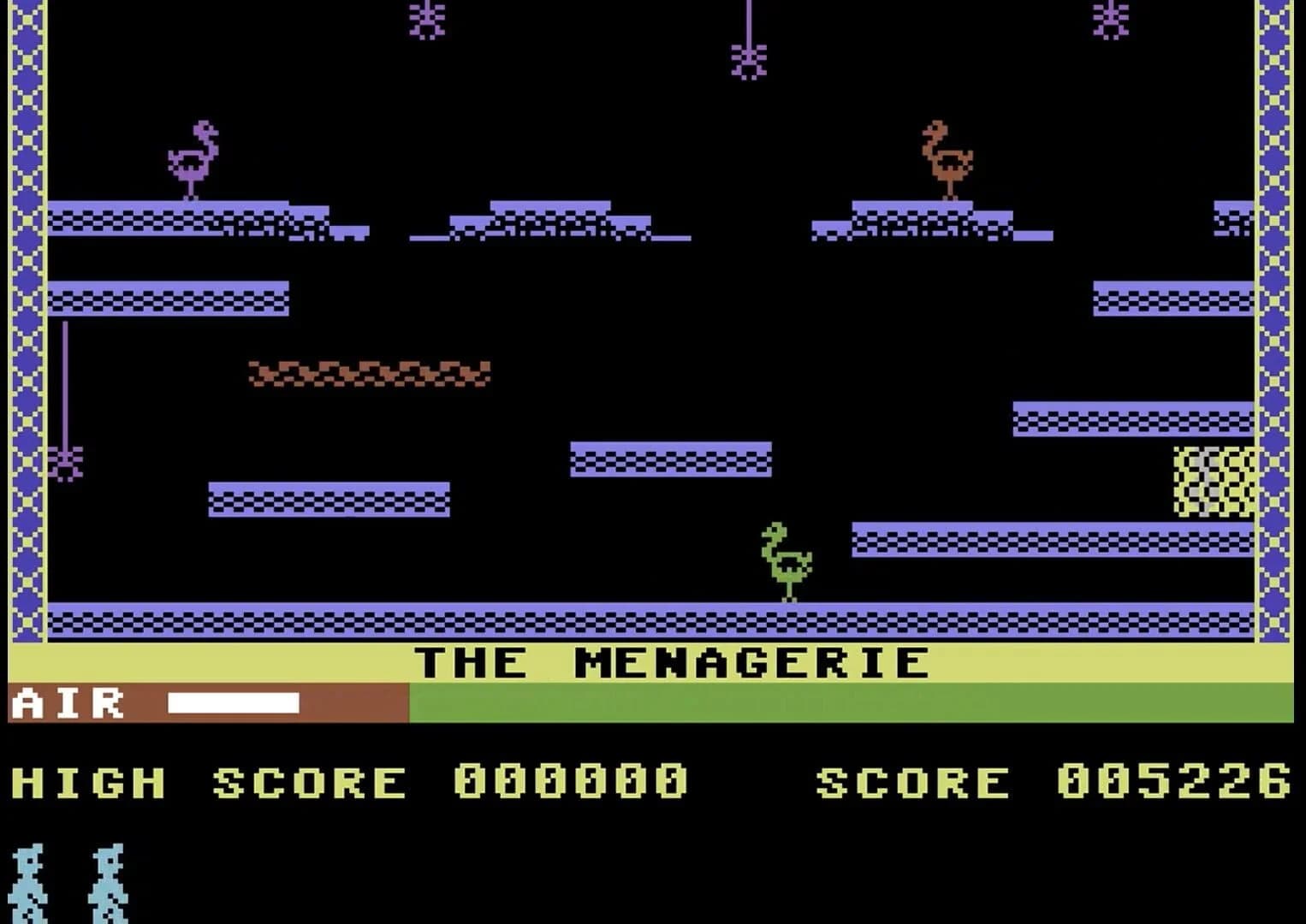The image size is (1306, 924).
Task: Click the long purple floor at the bottom
Action: pyautogui.click(x=650, y=616)
